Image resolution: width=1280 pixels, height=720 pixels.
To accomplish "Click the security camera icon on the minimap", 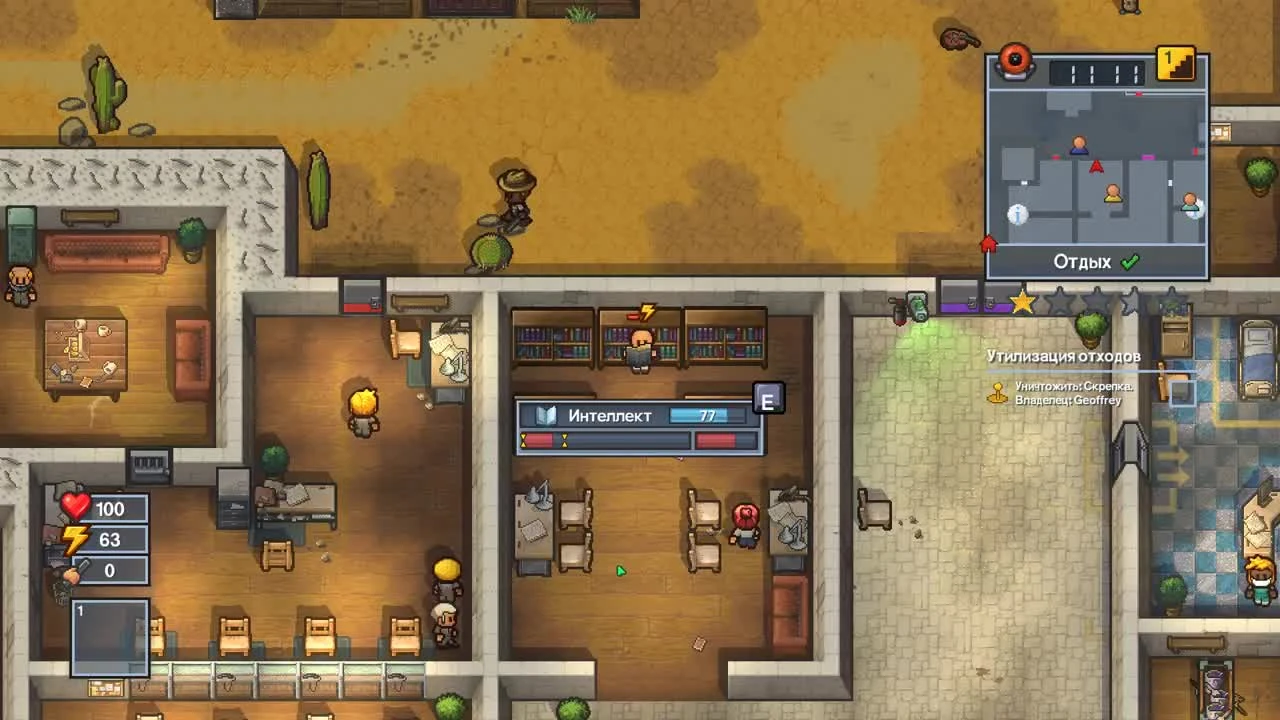I will point(1015,60).
